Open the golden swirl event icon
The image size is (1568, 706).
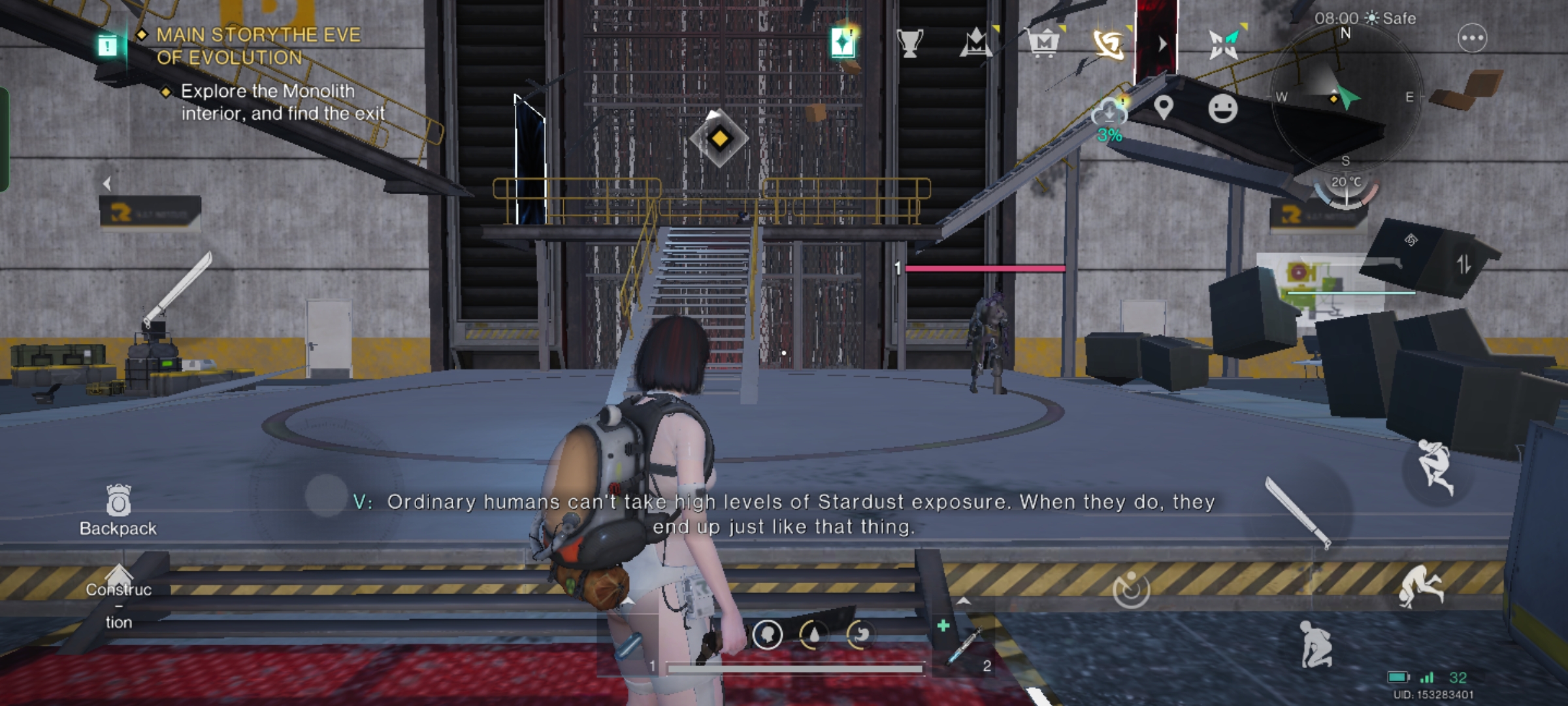(x=1109, y=44)
